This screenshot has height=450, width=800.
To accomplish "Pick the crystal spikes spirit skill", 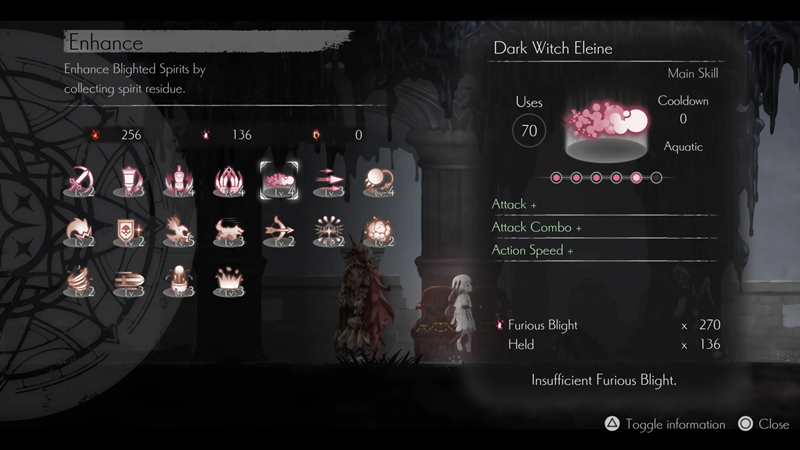I will coord(229,180).
